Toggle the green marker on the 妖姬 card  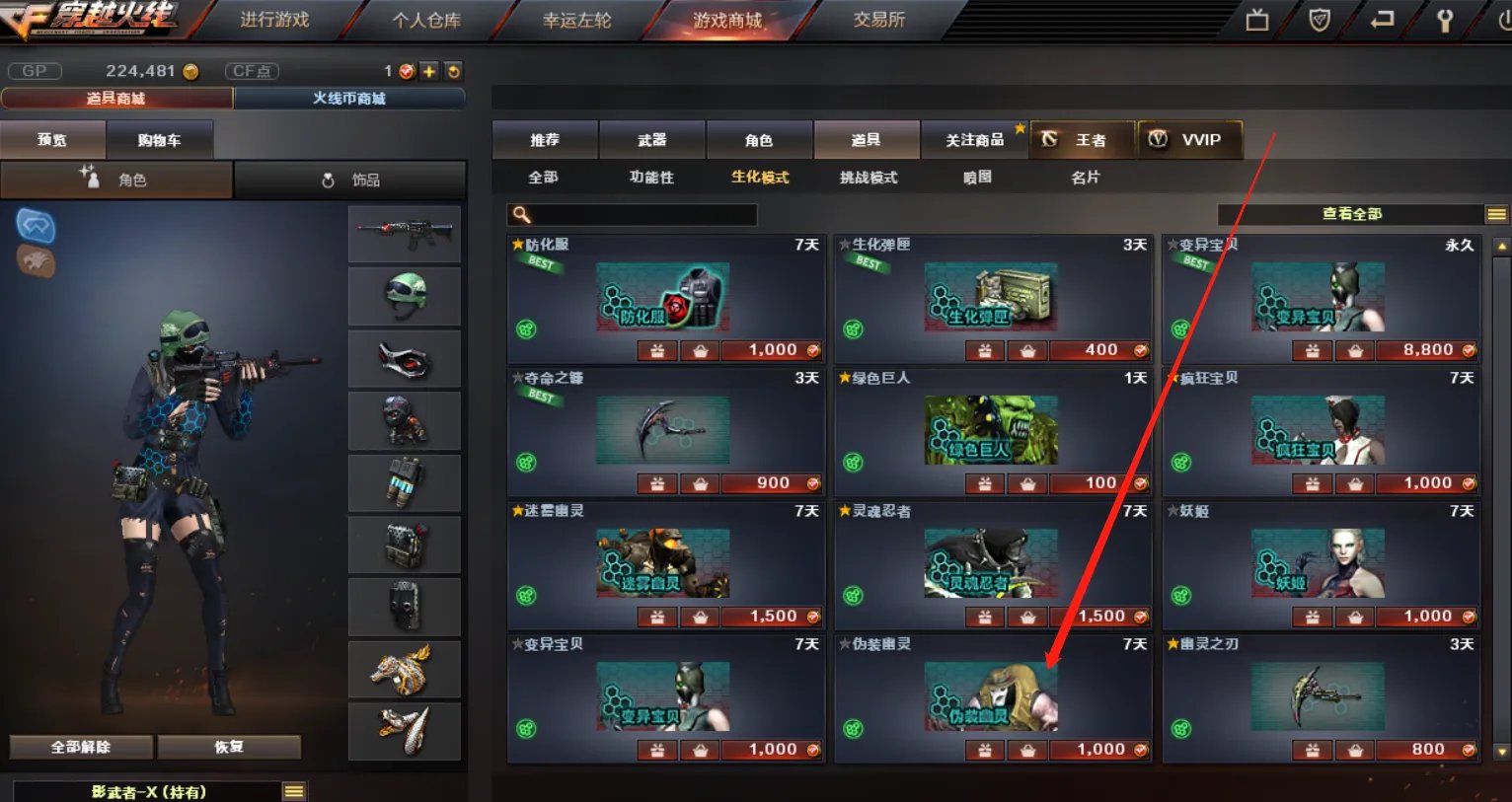1179,595
